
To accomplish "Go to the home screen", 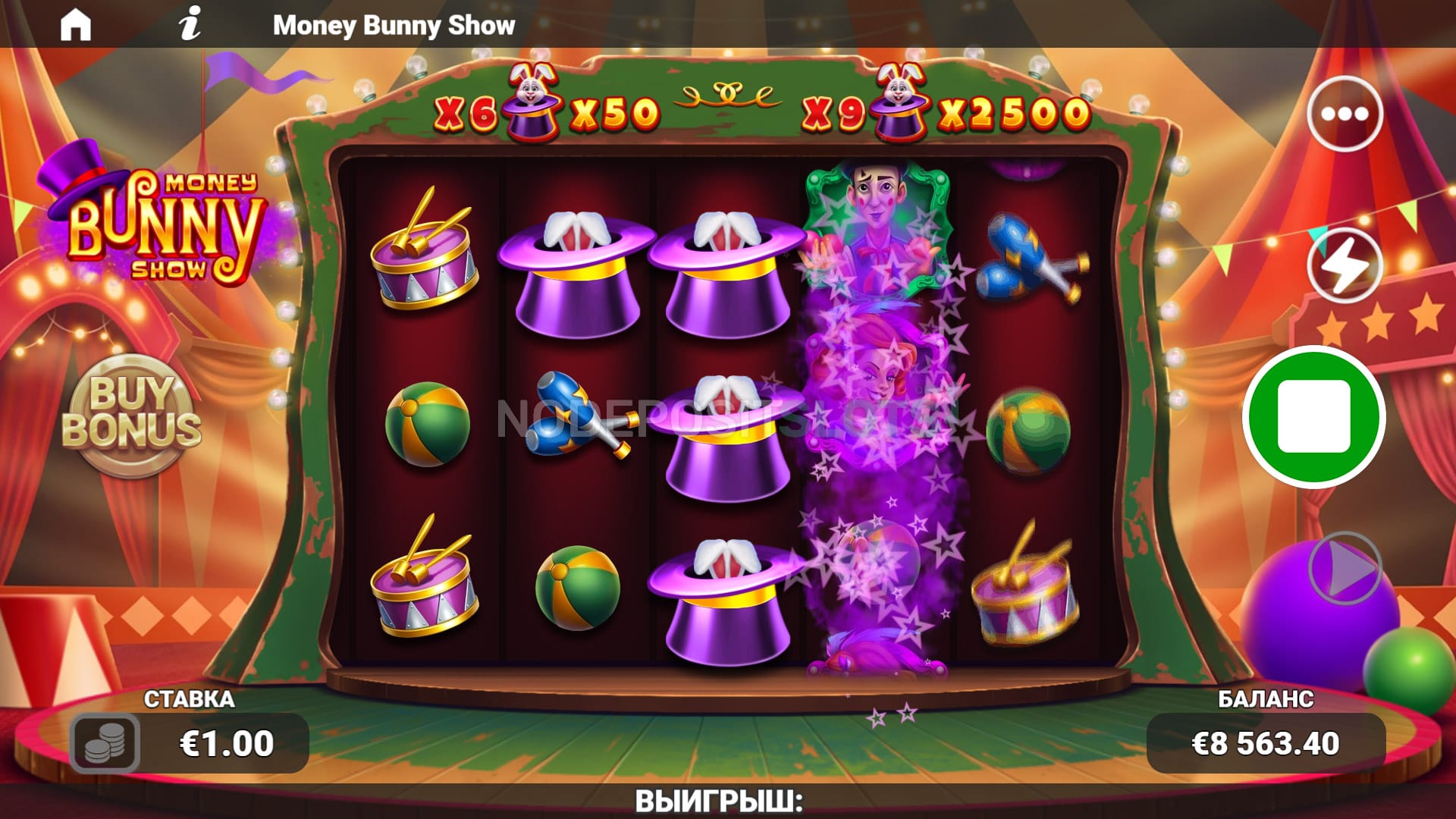I will [x=75, y=25].
